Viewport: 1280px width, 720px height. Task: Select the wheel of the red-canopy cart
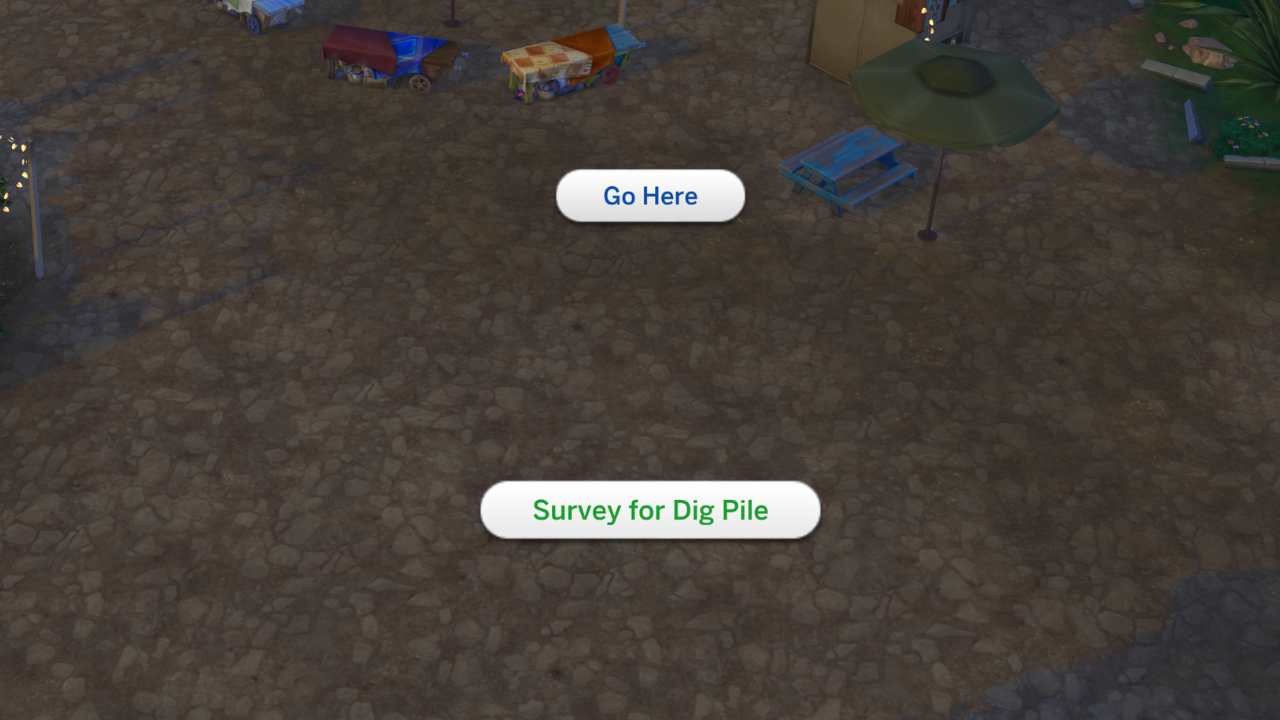point(418,82)
